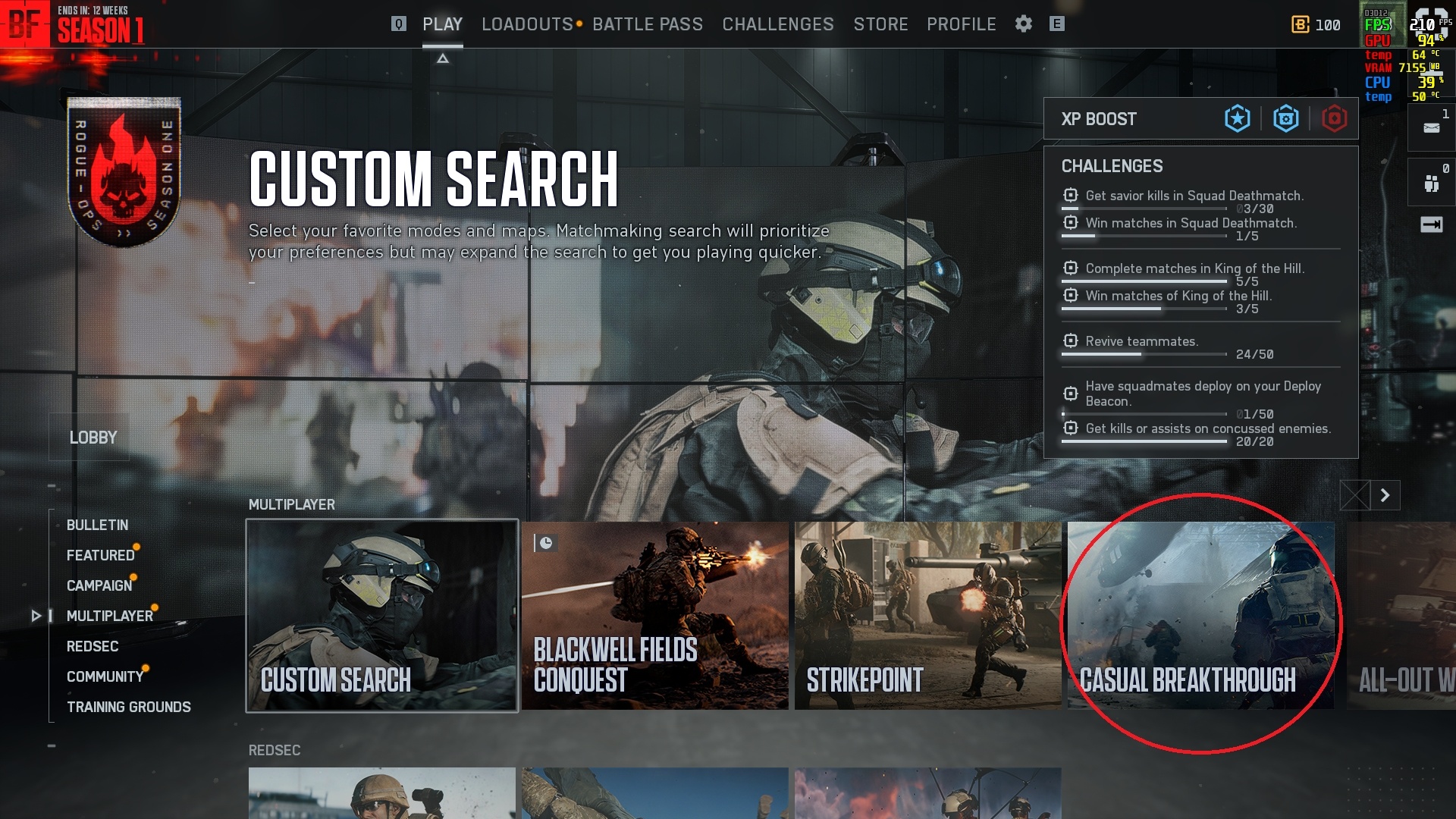Switch to the Store tab
This screenshot has width=1456, height=819.
point(880,24)
